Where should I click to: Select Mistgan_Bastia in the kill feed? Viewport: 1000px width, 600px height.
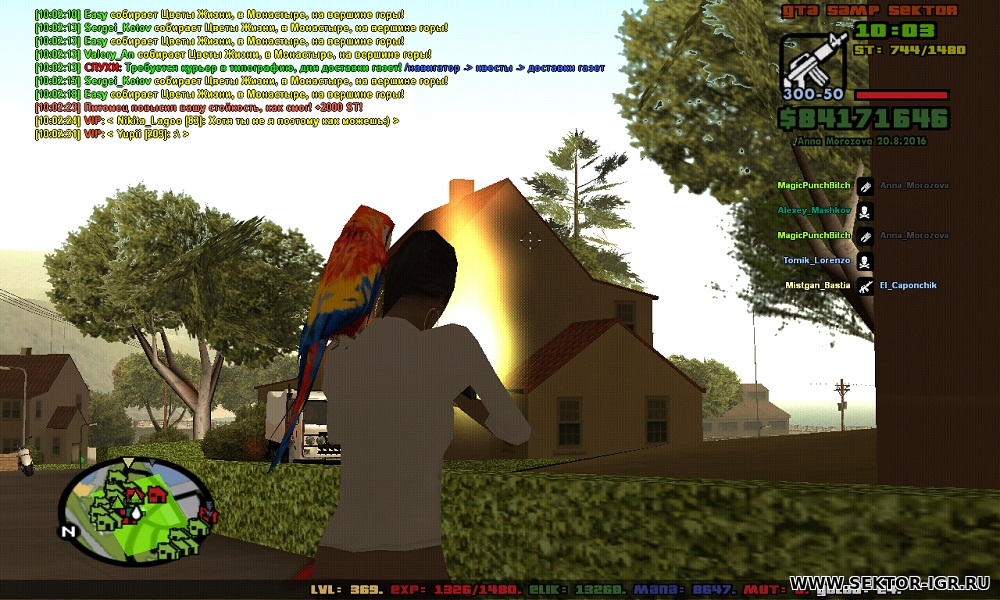click(x=815, y=285)
